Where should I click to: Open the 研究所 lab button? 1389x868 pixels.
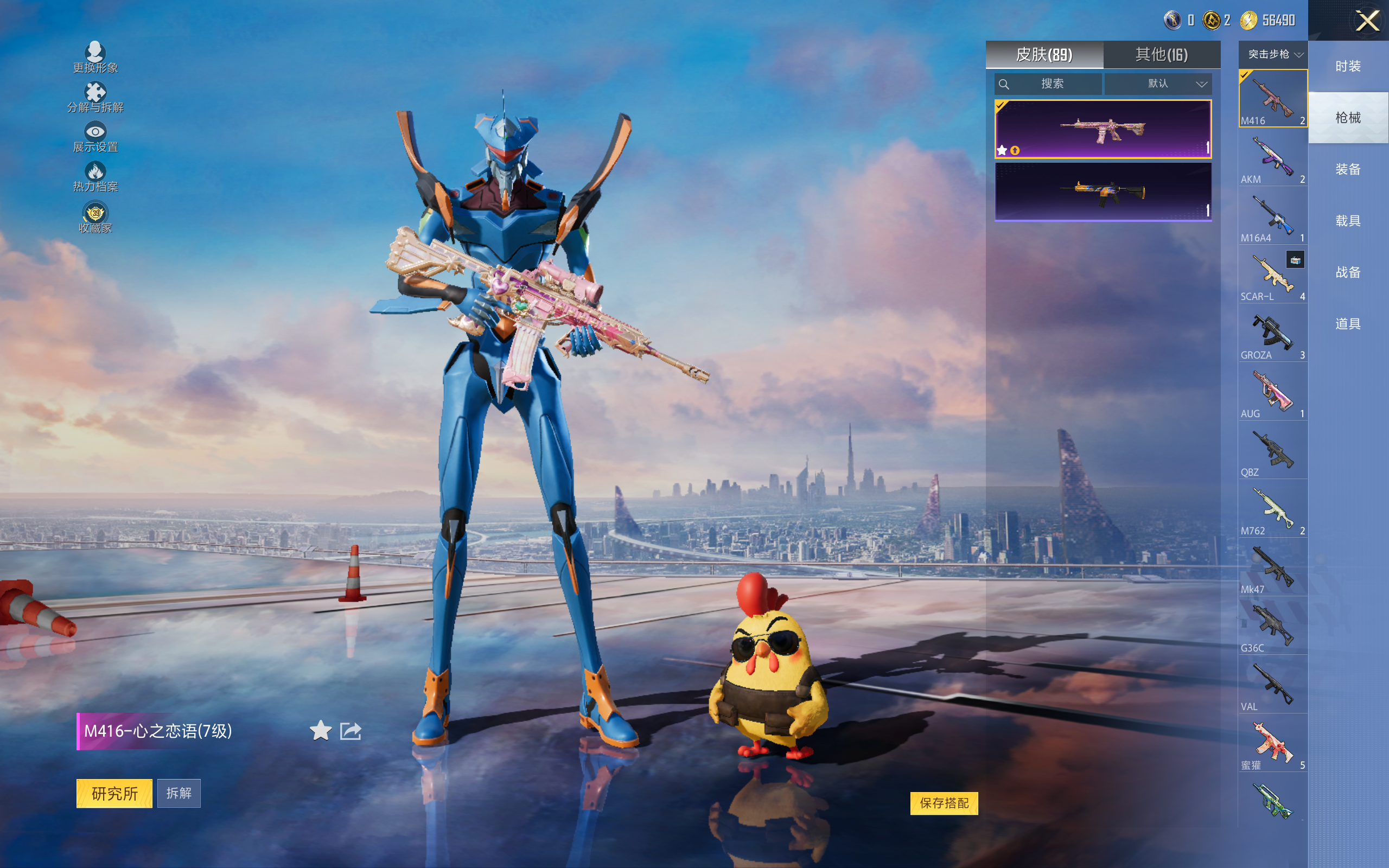coord(114,793)
